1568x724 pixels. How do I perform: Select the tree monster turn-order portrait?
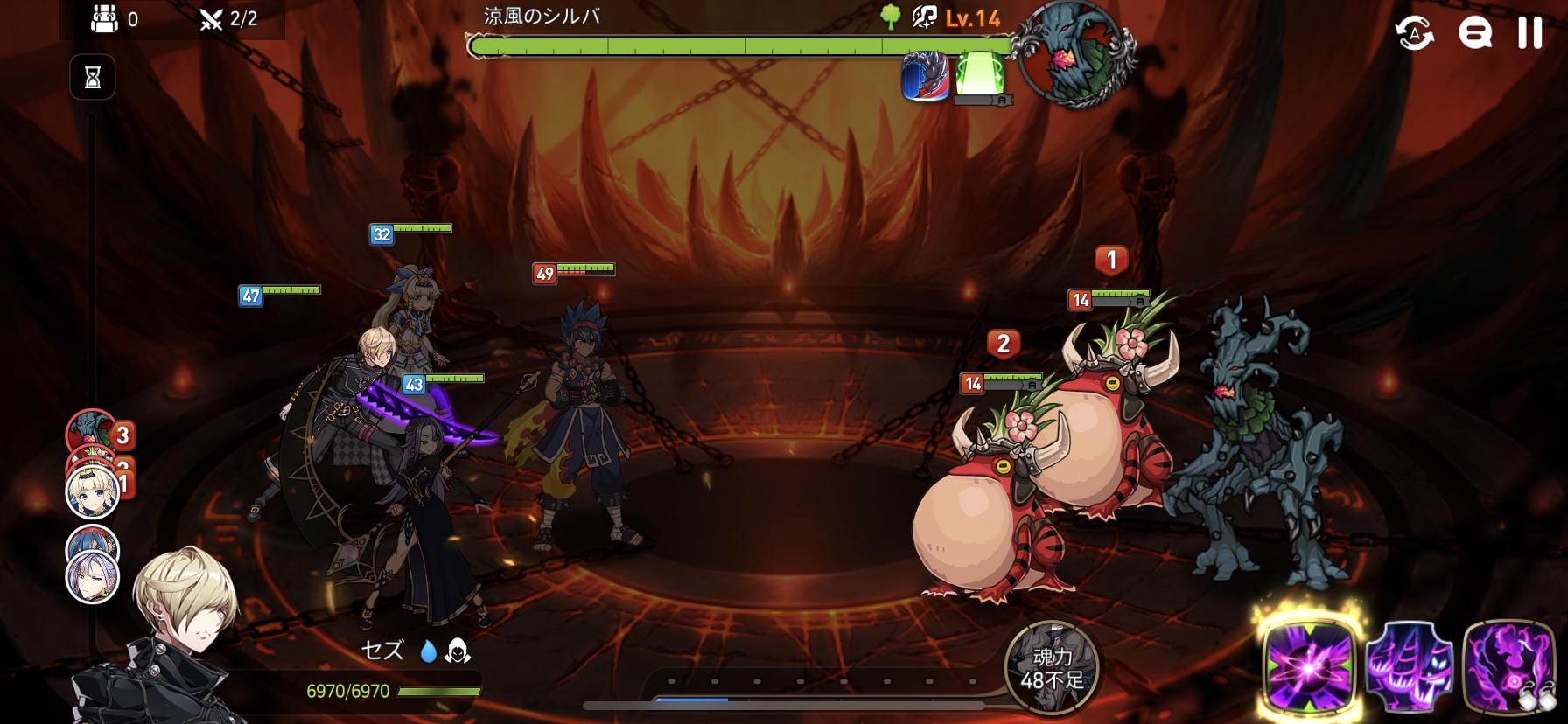point(90,428)
